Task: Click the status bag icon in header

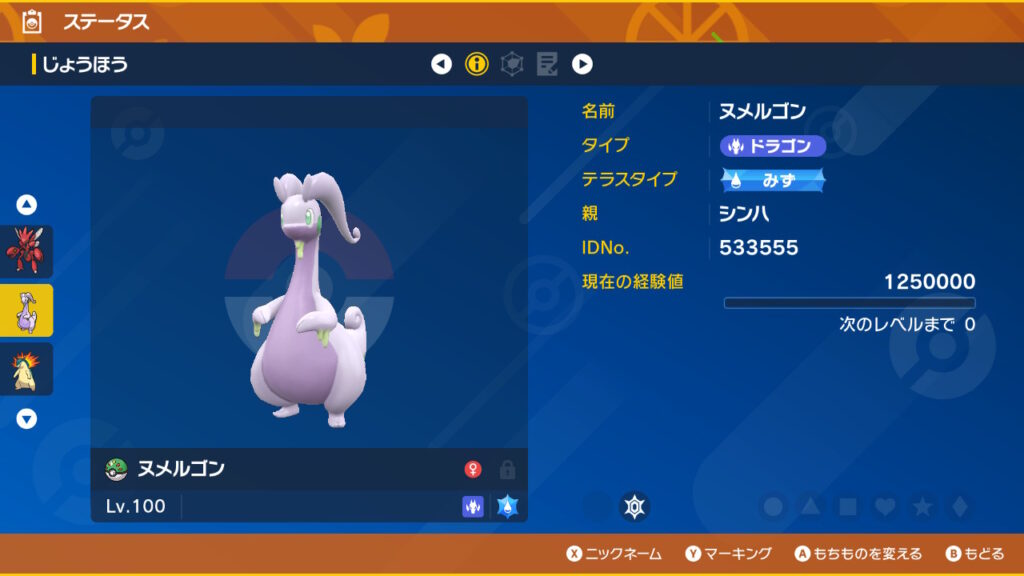Action: tap(31, 21)
